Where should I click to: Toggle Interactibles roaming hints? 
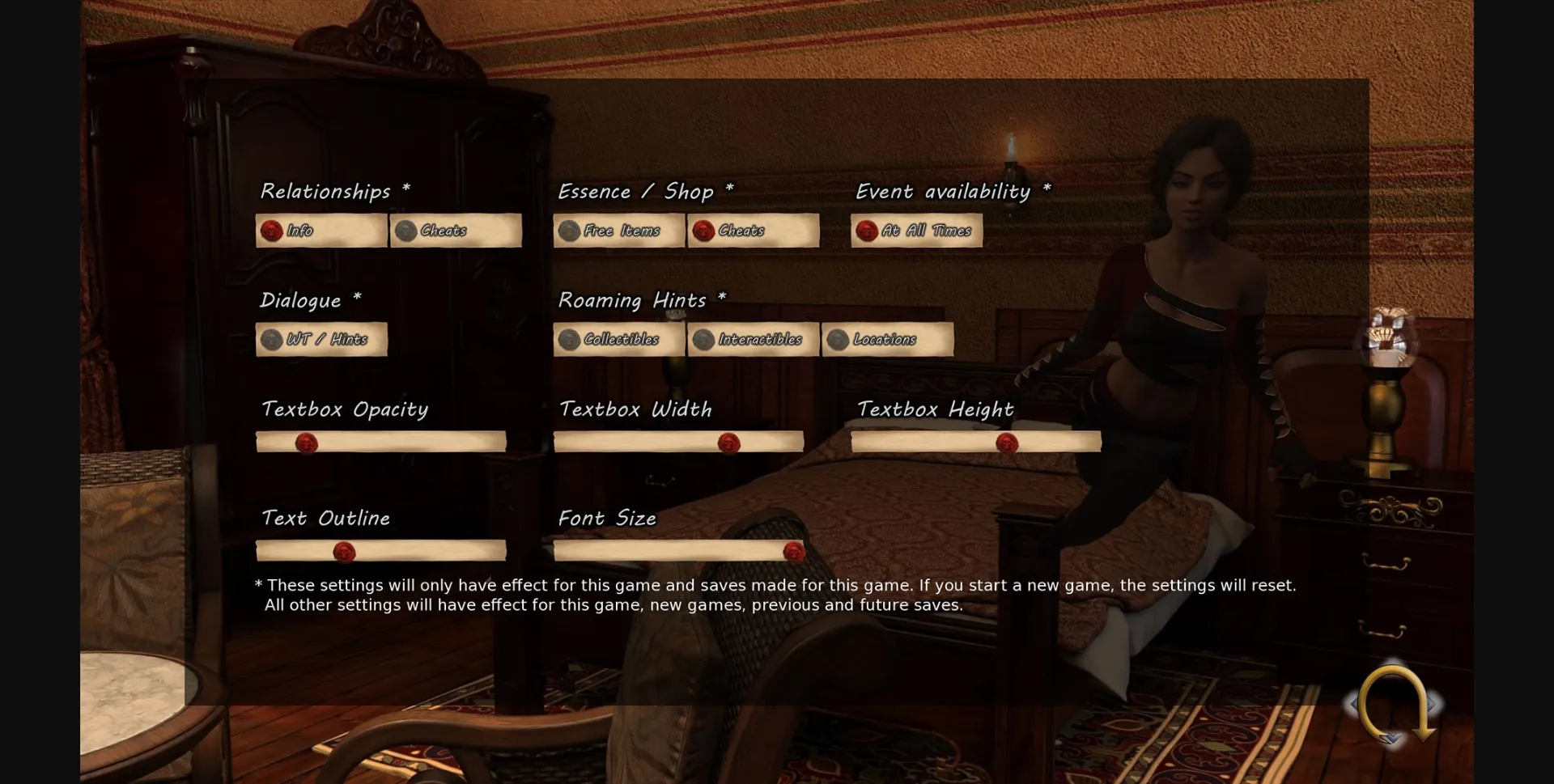753,339
